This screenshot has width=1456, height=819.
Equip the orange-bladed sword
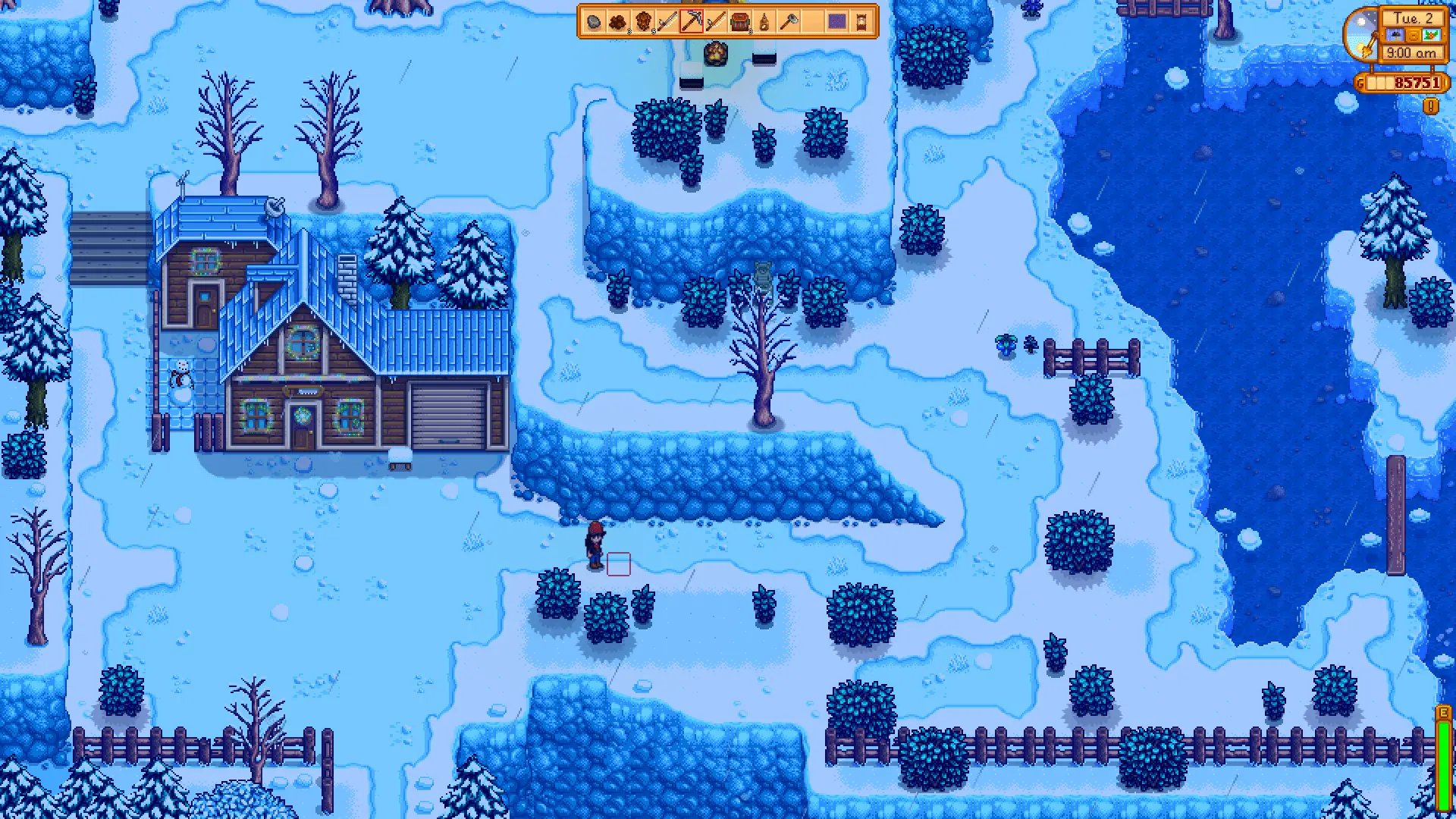715,22
